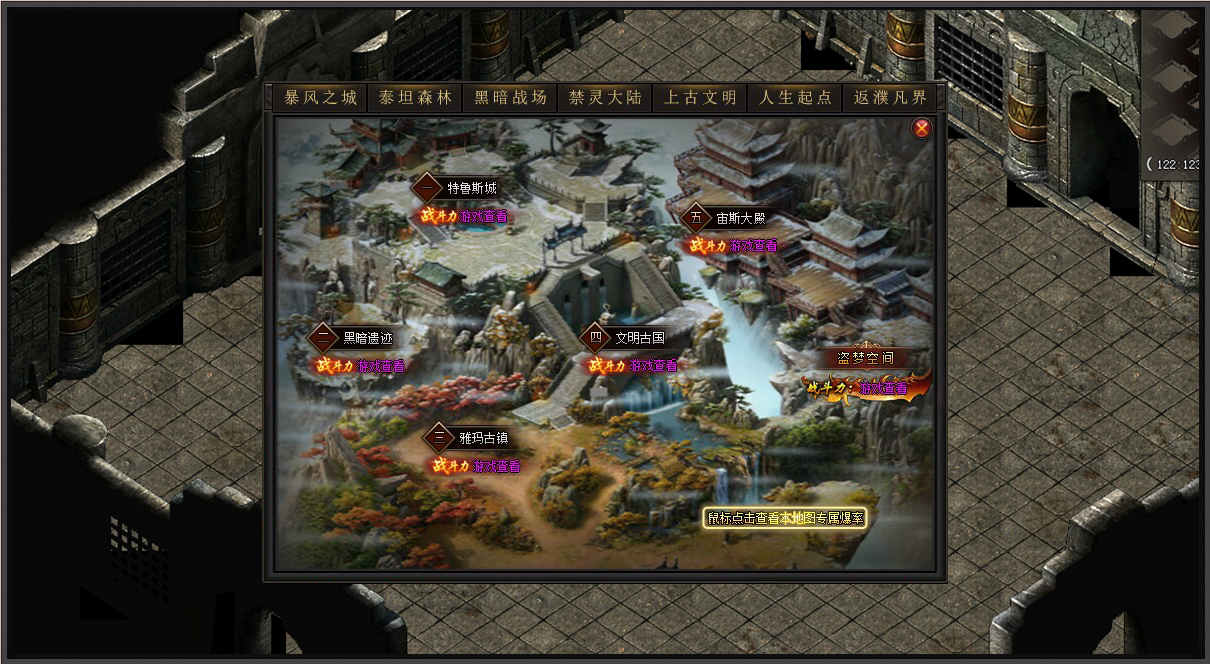Select the 特鲁斯城 map location
Image resolution: width=1210 pixels, height=664 pixels.
point(470,188)
